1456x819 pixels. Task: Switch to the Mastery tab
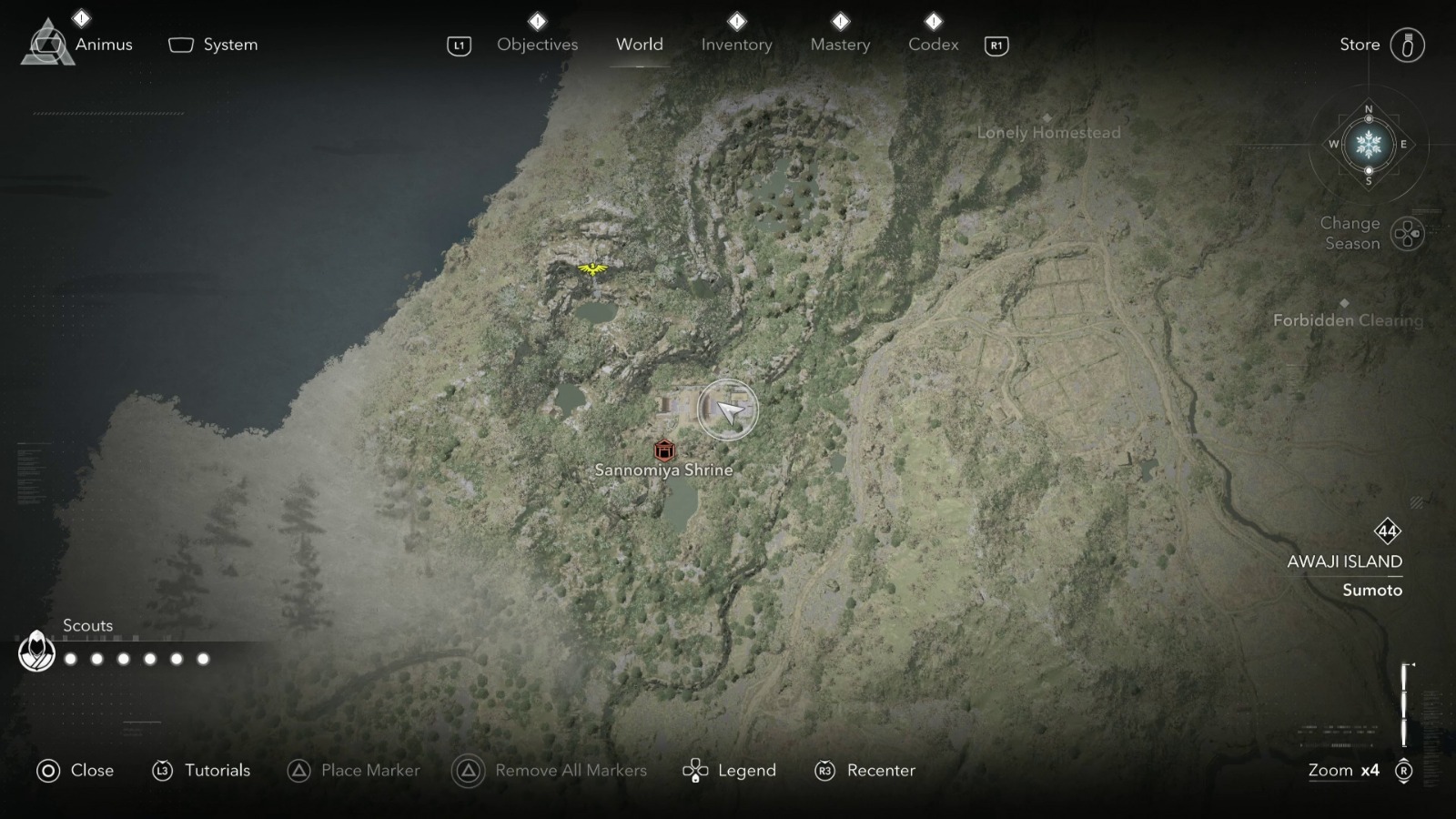click(839, 44)
